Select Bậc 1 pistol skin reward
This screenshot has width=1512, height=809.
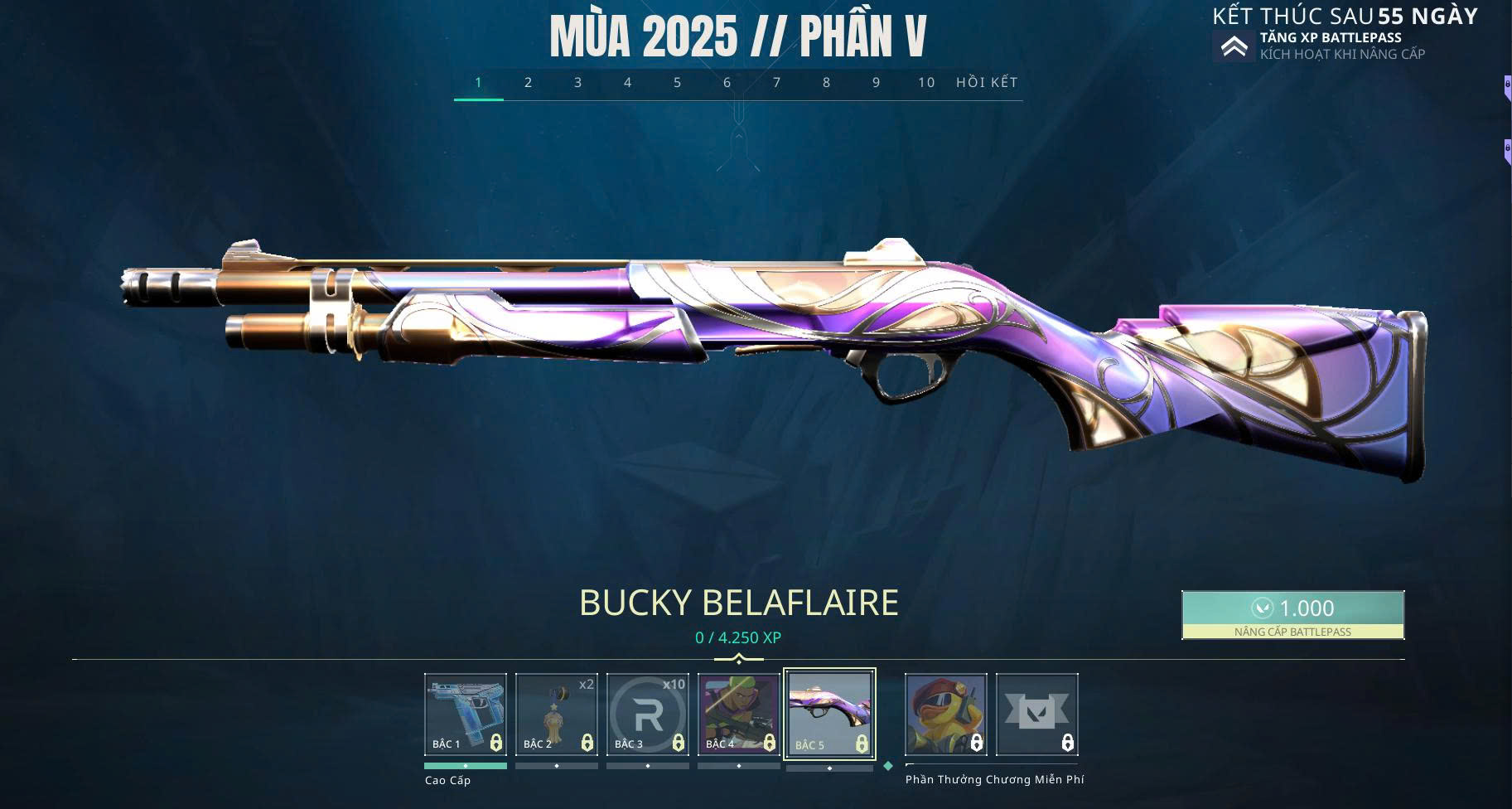click(x=466, y=714)
